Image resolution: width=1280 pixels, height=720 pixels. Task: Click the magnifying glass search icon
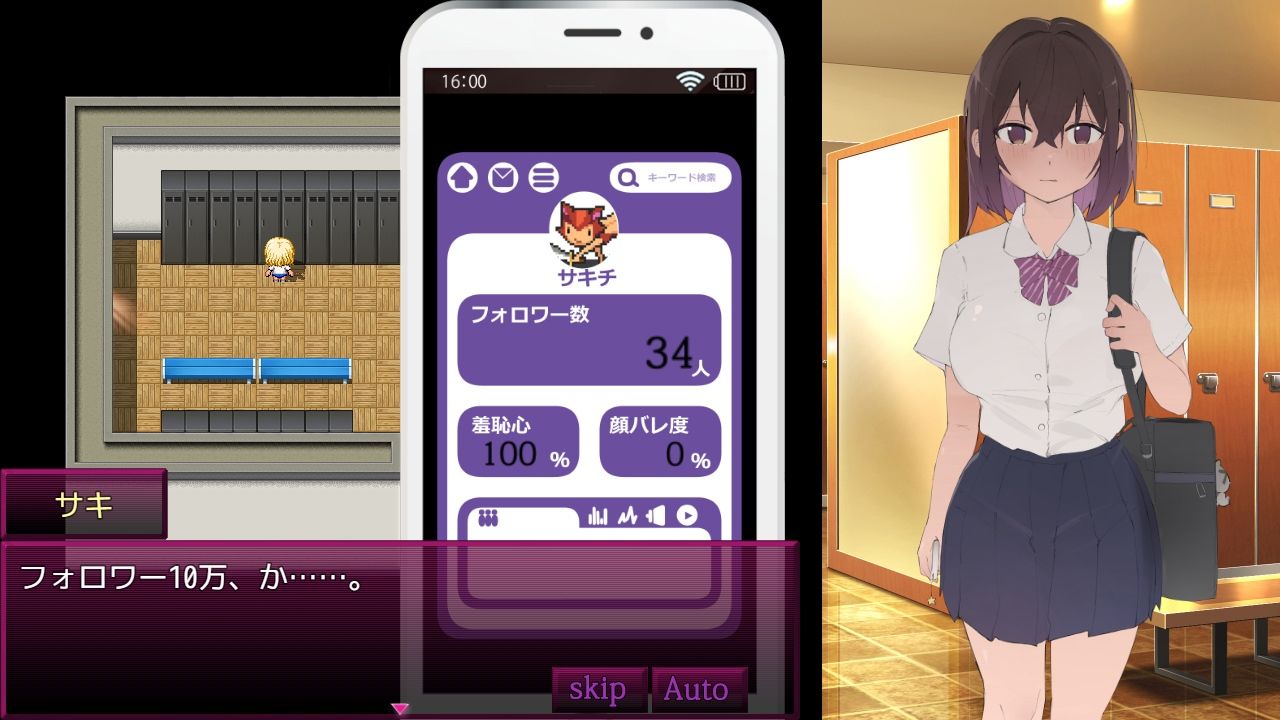[x=626, y=176]
